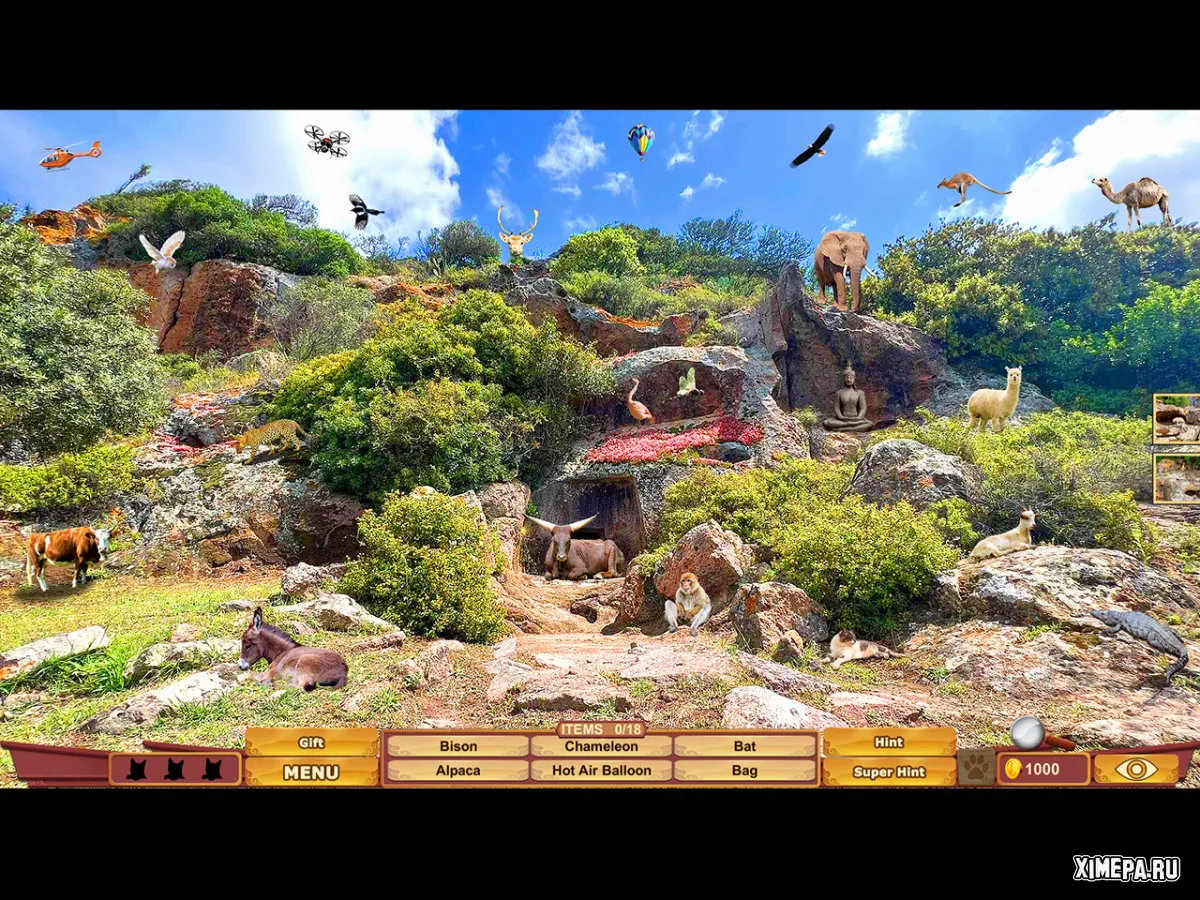Click the paw print icon
The height and width of the screenshot is (900, 1200).
click(x=976, y=769)
